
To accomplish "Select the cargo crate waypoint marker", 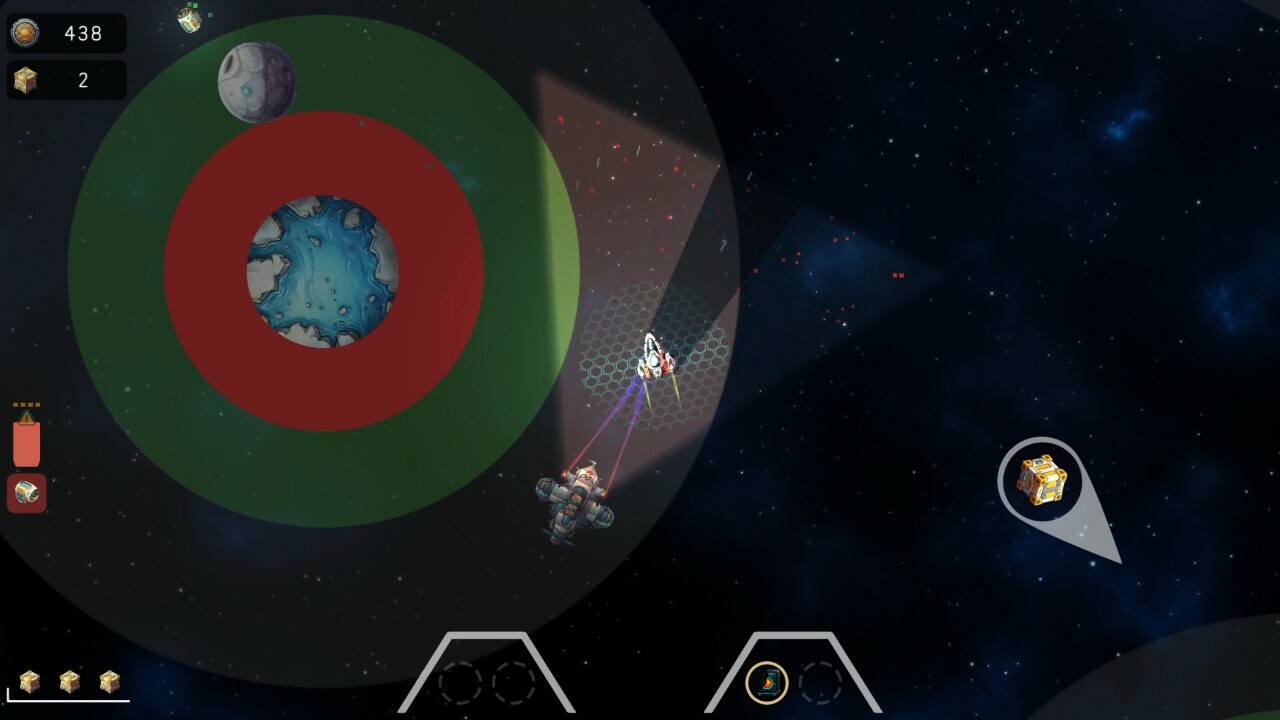I will tap(1041, 483).
